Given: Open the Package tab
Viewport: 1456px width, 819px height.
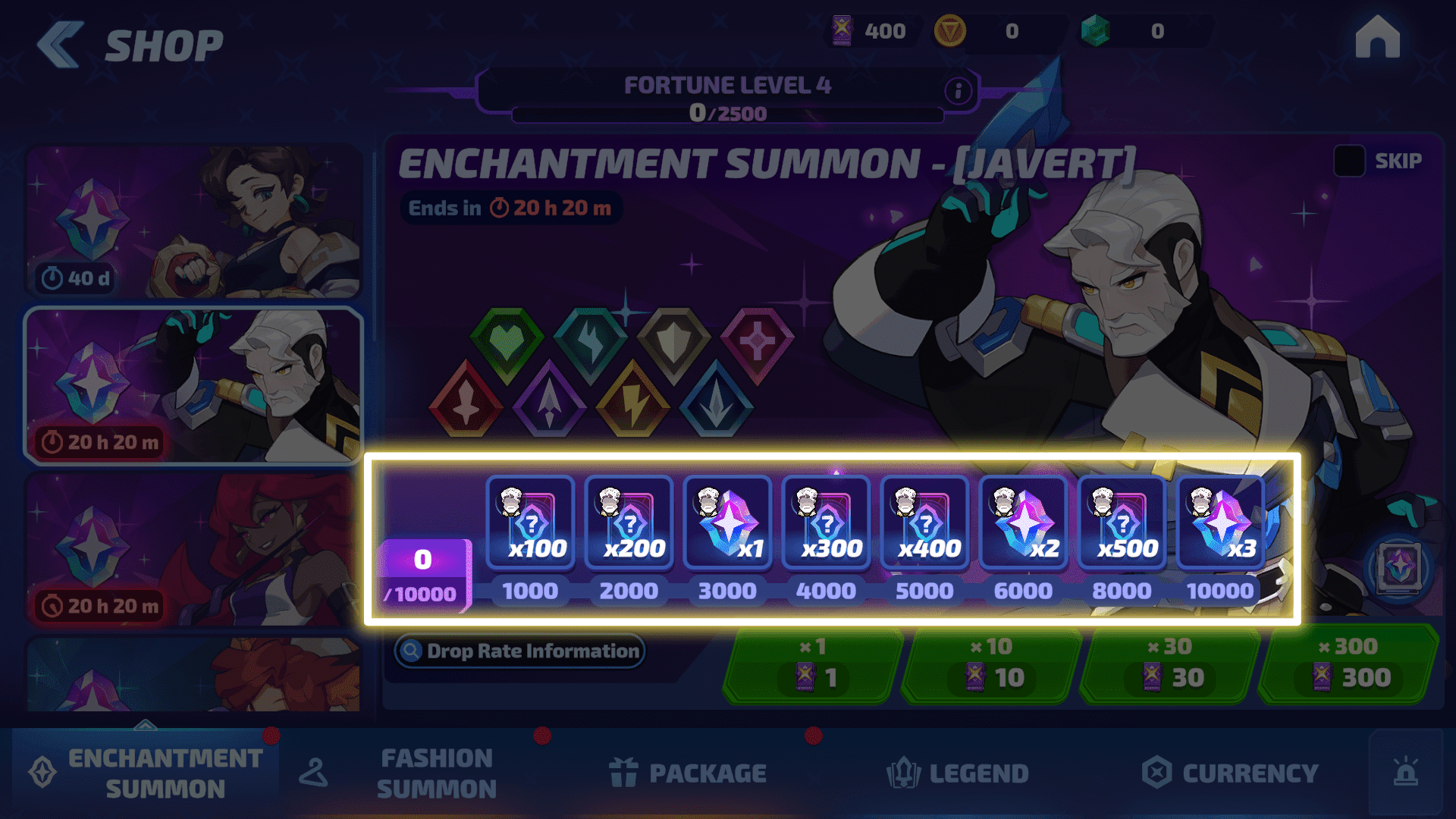Looking at the screenshot, I should click(x=687, y=773).
